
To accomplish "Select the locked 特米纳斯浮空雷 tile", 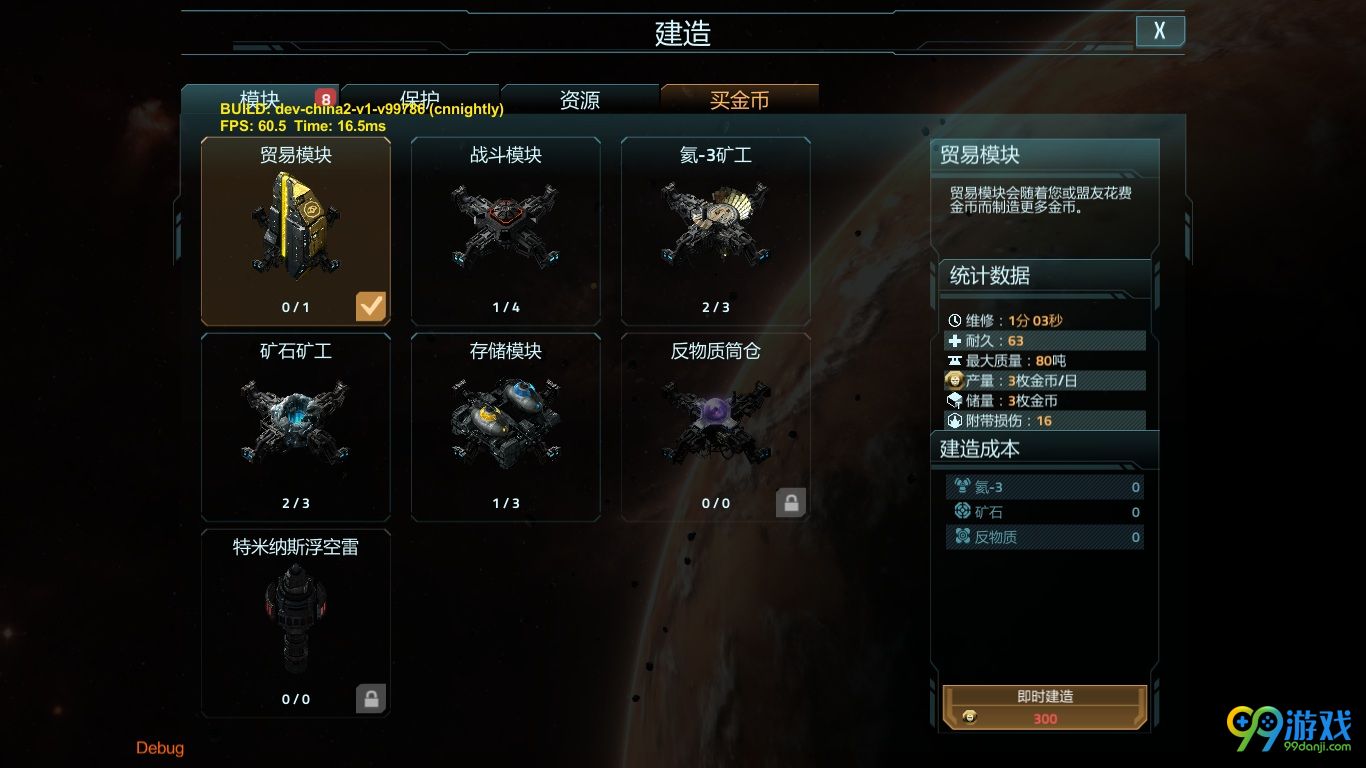I will tap(296, 623).
